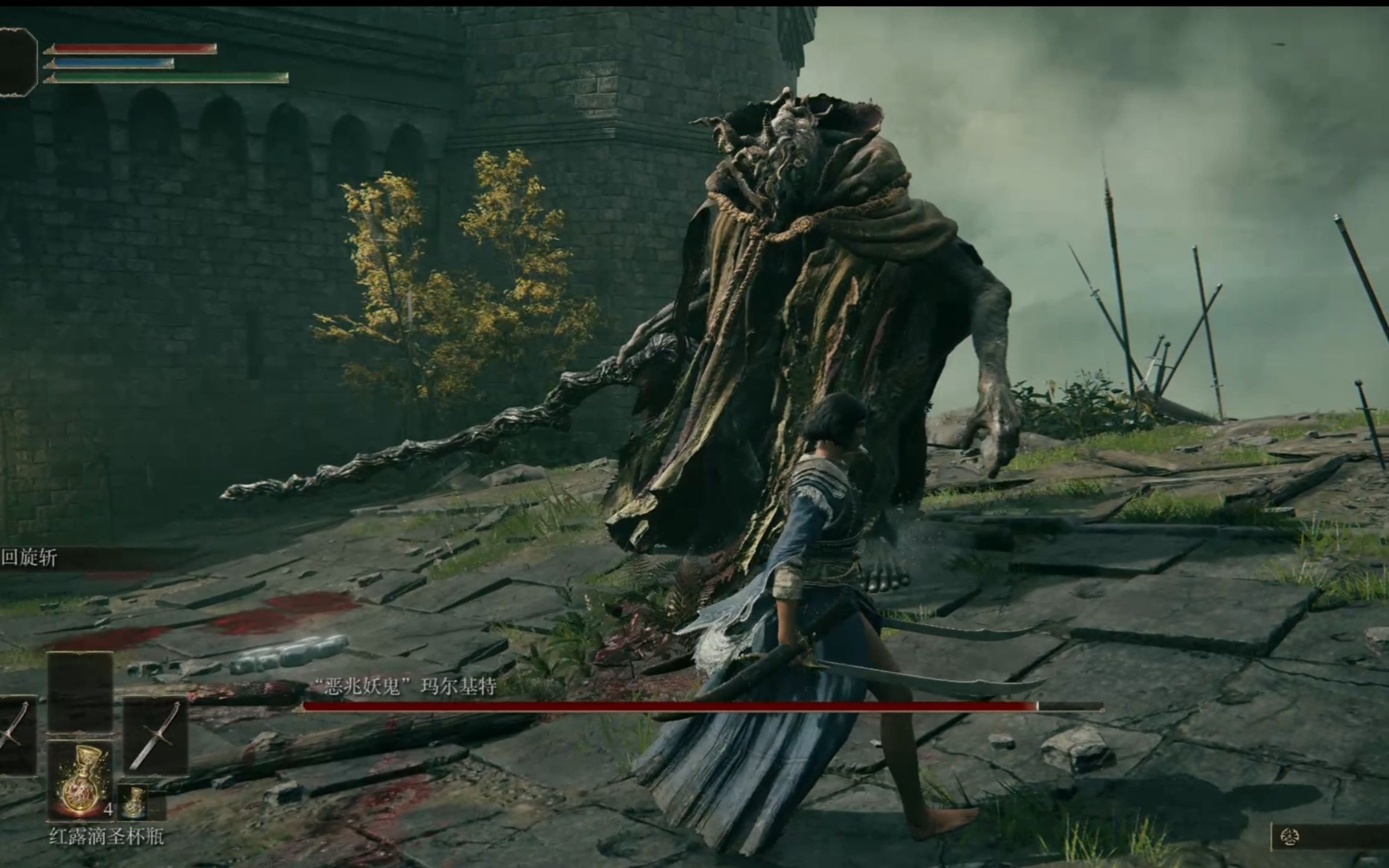Image resolution: width=1389 pixels, height=868 pixels.
Task: Select the Flask of Crimson Tears slot
Action: coord(80,780)
